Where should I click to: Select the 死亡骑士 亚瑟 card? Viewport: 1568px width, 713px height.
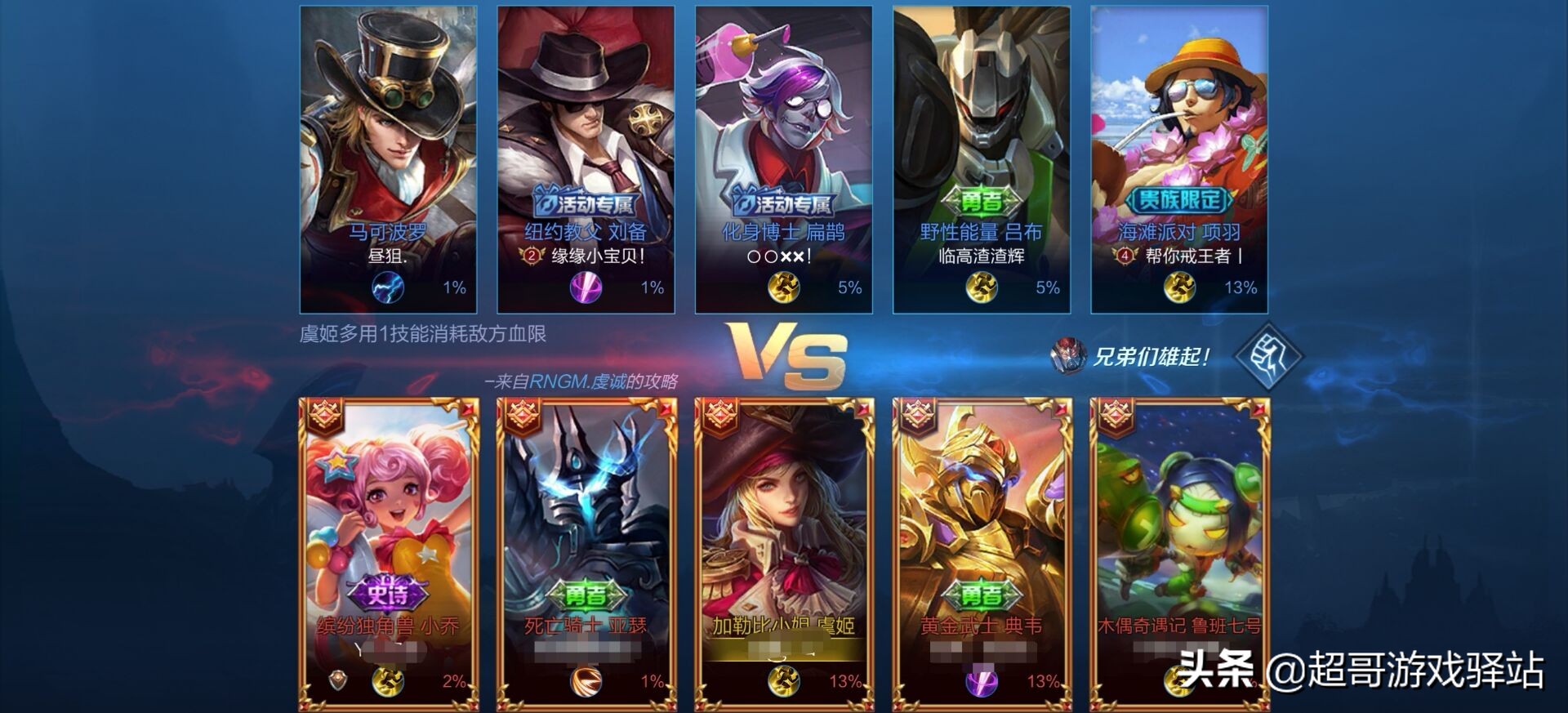pyautogui.click(x=586, y=555)
